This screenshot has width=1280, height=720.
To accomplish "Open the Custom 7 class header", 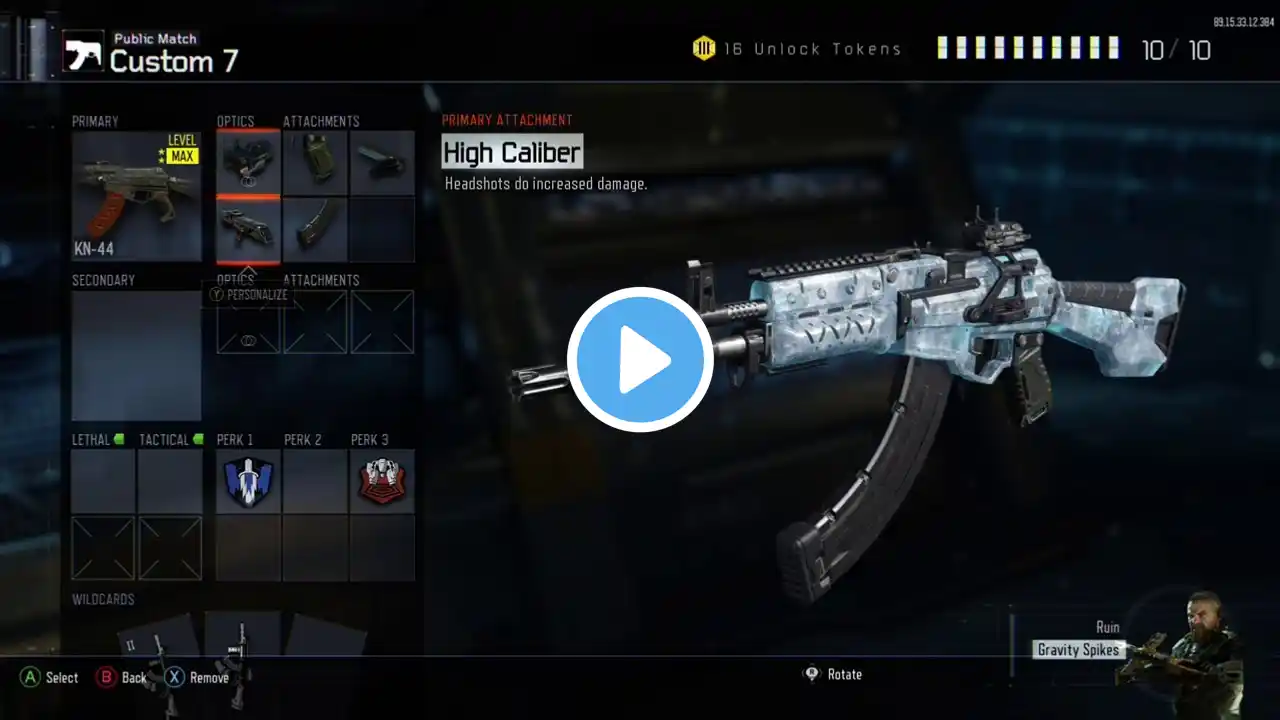I will click(174, 61).
